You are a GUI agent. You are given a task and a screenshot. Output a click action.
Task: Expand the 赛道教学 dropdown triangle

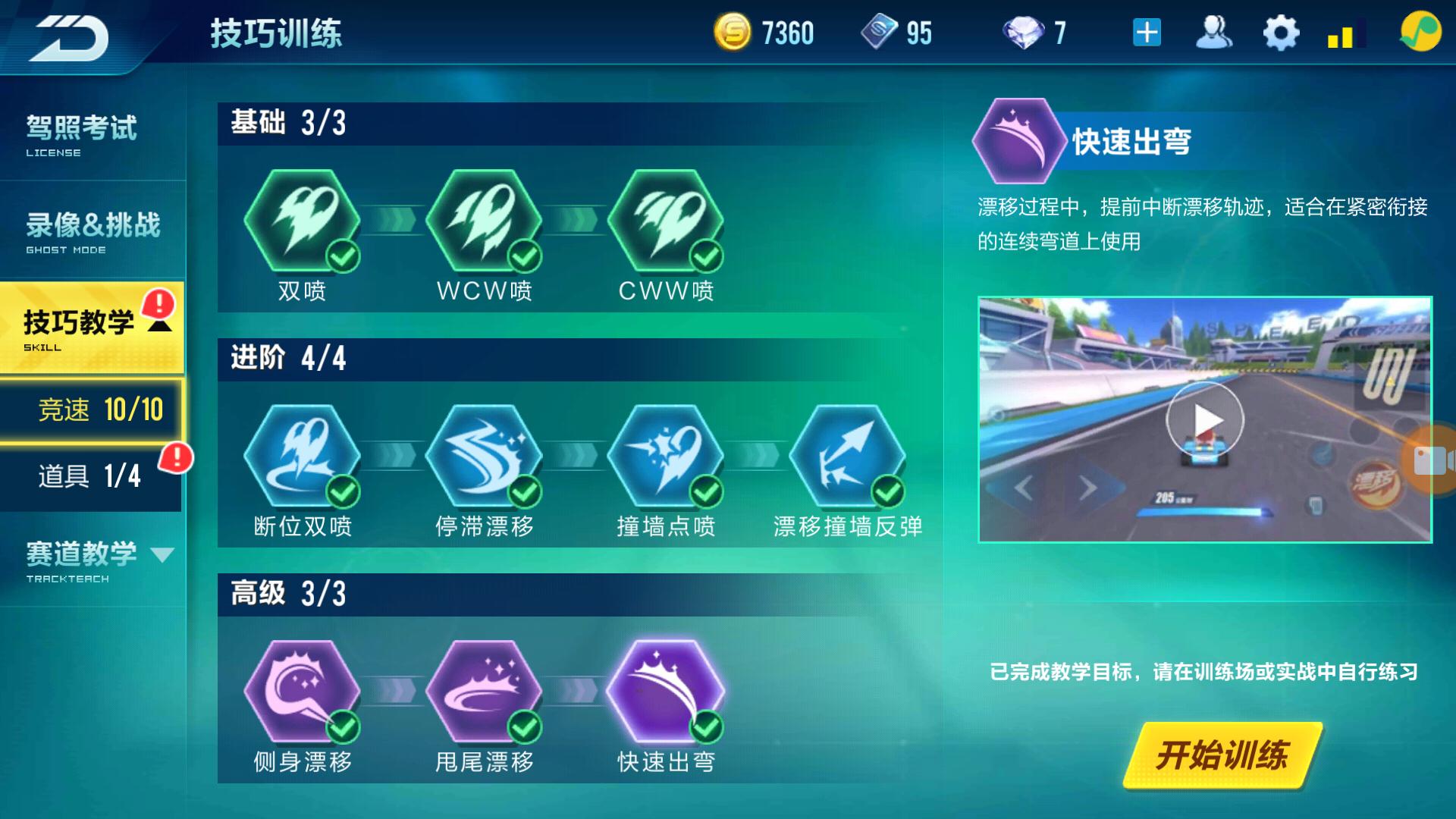(165, 554)
